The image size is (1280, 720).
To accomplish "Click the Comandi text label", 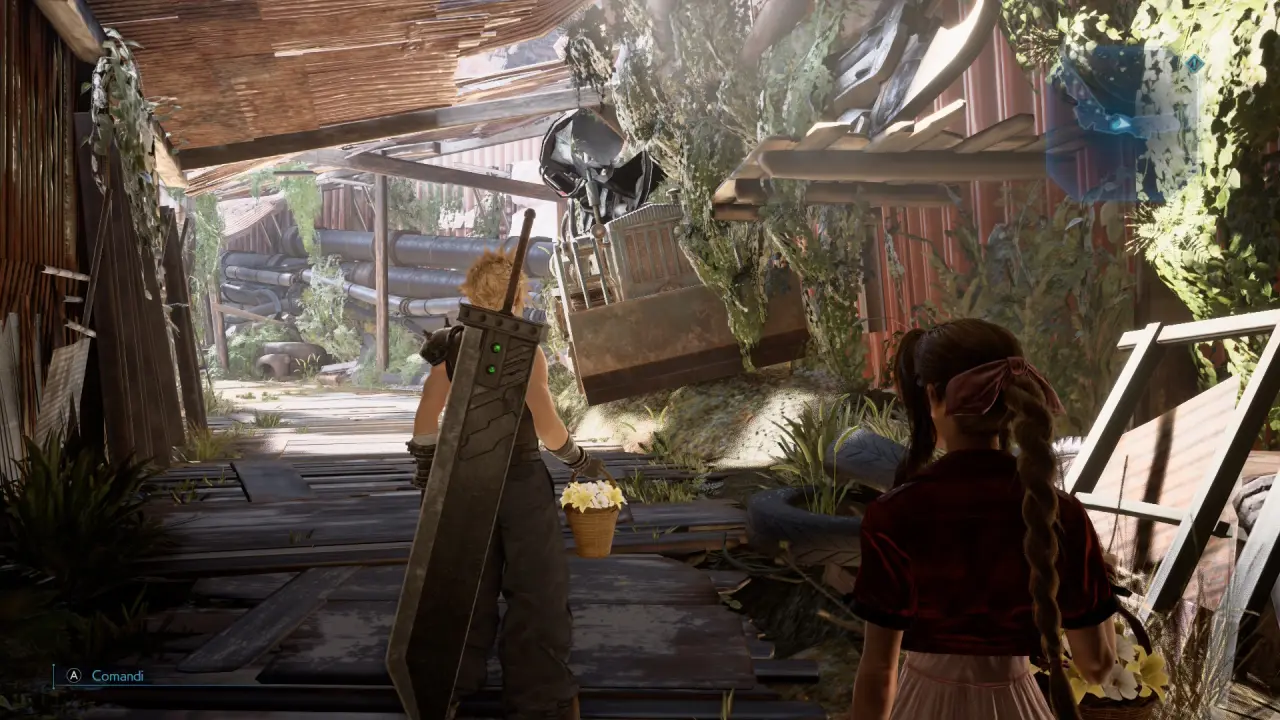I will pyautogui.click(x=118, y=676).
